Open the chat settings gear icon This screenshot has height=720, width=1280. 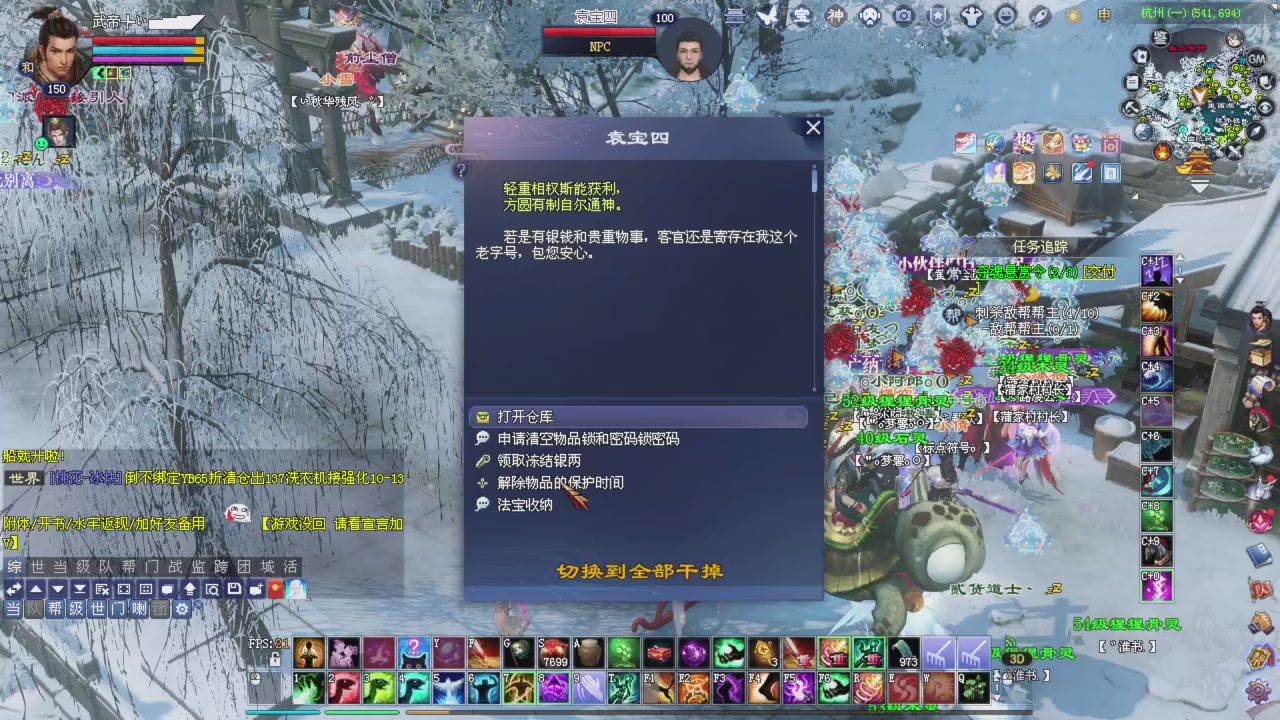[x=182, y=609]
